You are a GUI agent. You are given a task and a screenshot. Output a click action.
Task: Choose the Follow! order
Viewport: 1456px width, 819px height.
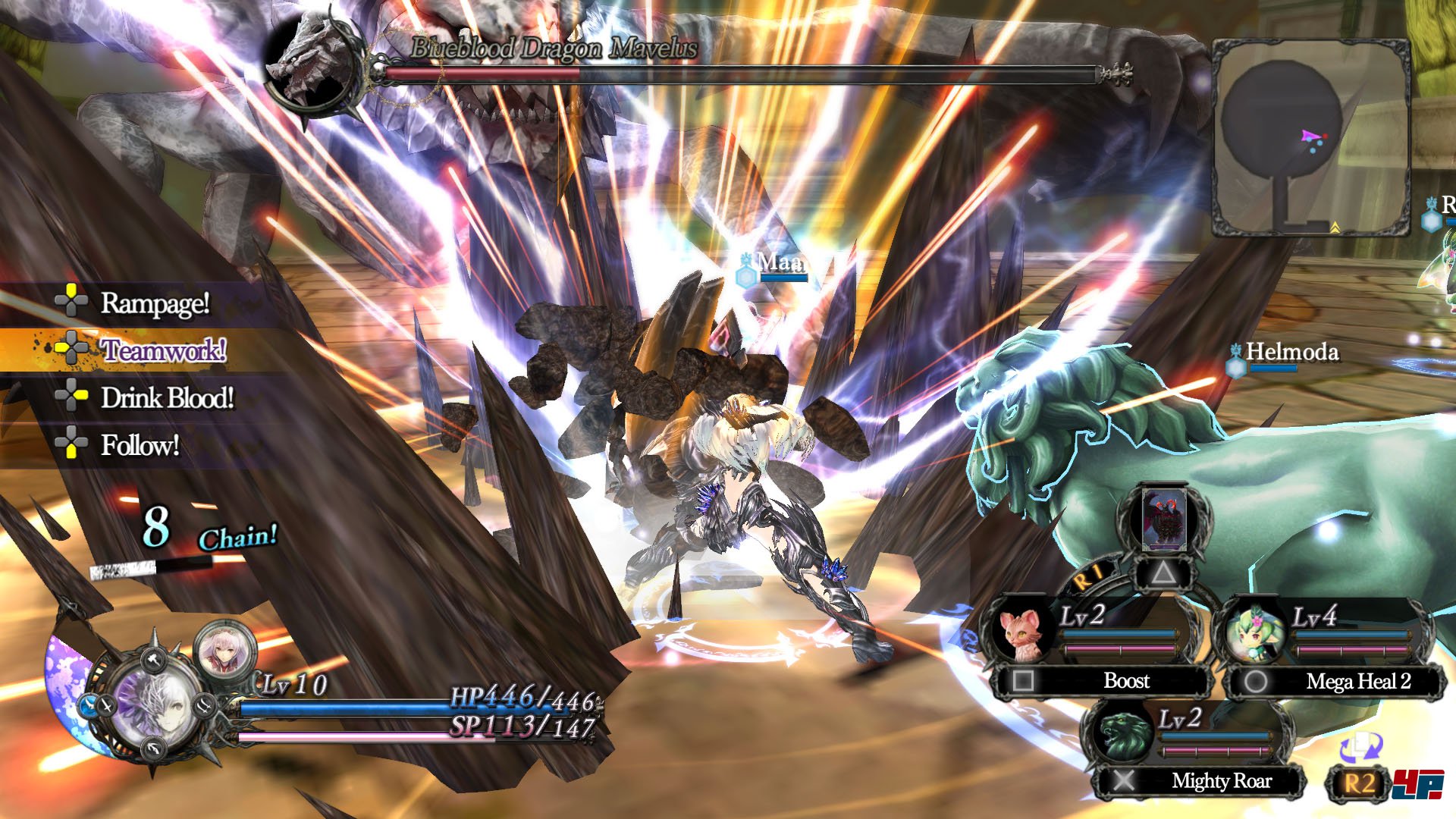[x=140, y=445]
